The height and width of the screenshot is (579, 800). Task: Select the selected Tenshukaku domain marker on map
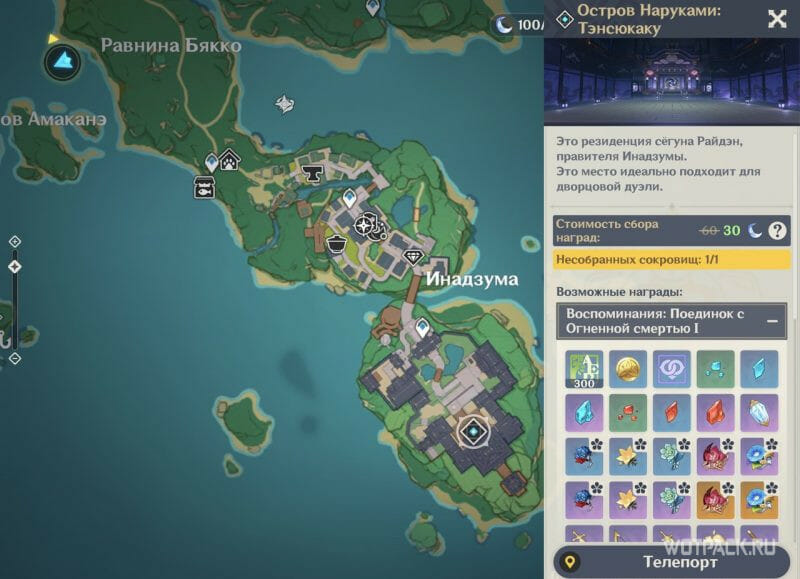point(471,433)
